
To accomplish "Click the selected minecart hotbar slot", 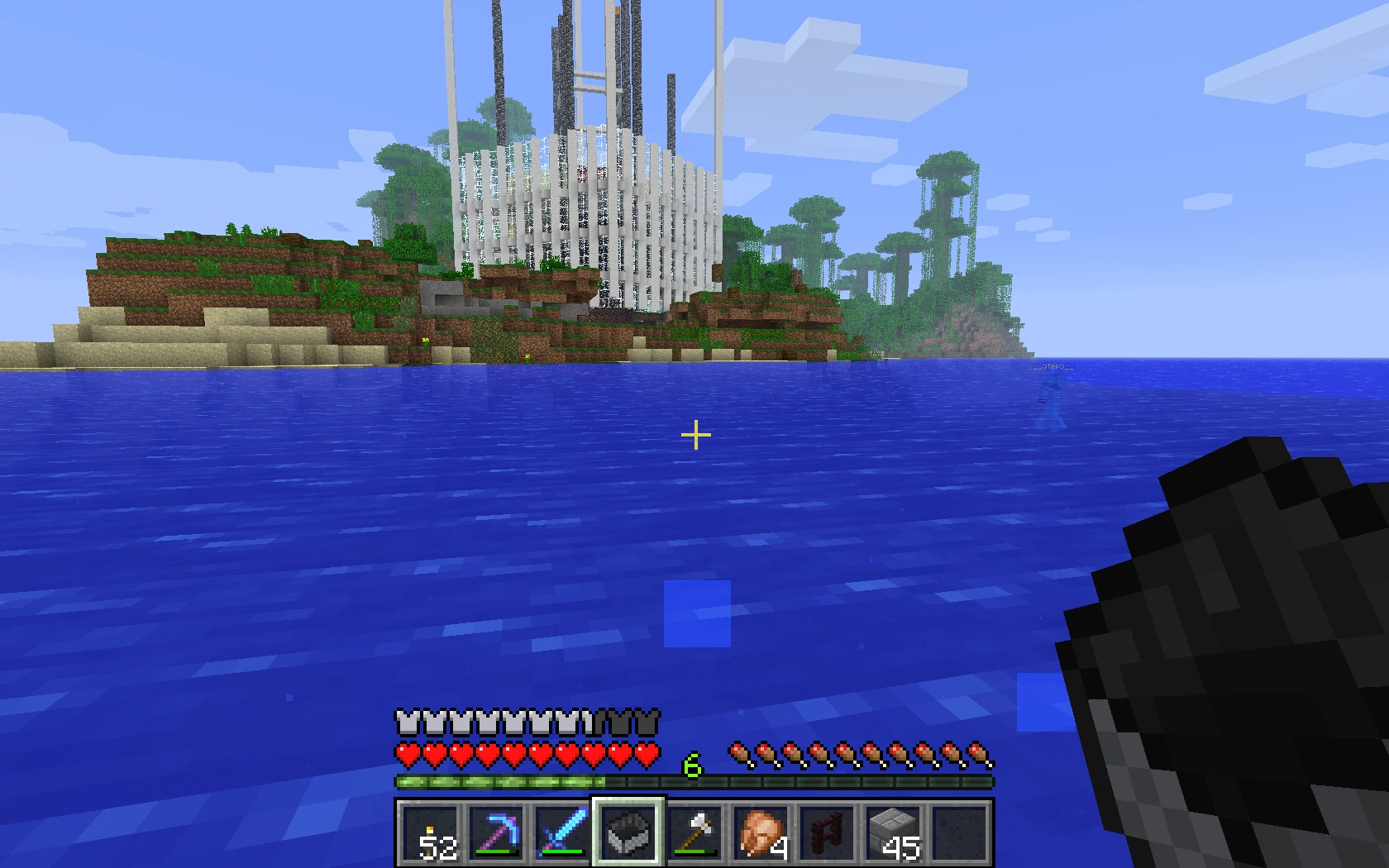I will pyautogui.click(x=628, y=832).
